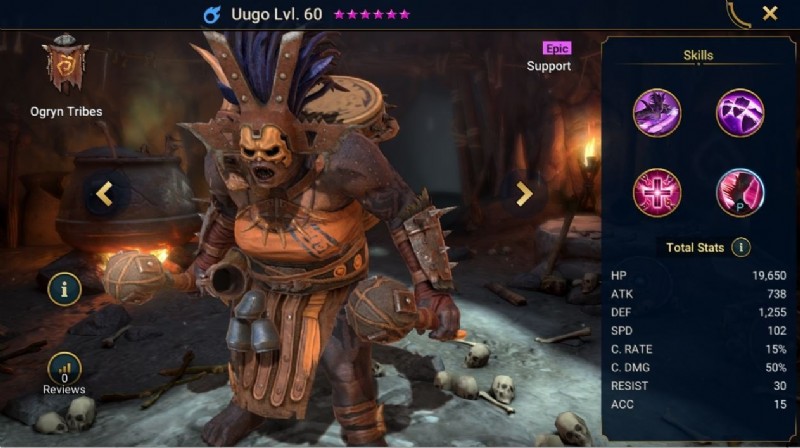
Task: Show the next champion with right arrow
Action: [524, 194]
